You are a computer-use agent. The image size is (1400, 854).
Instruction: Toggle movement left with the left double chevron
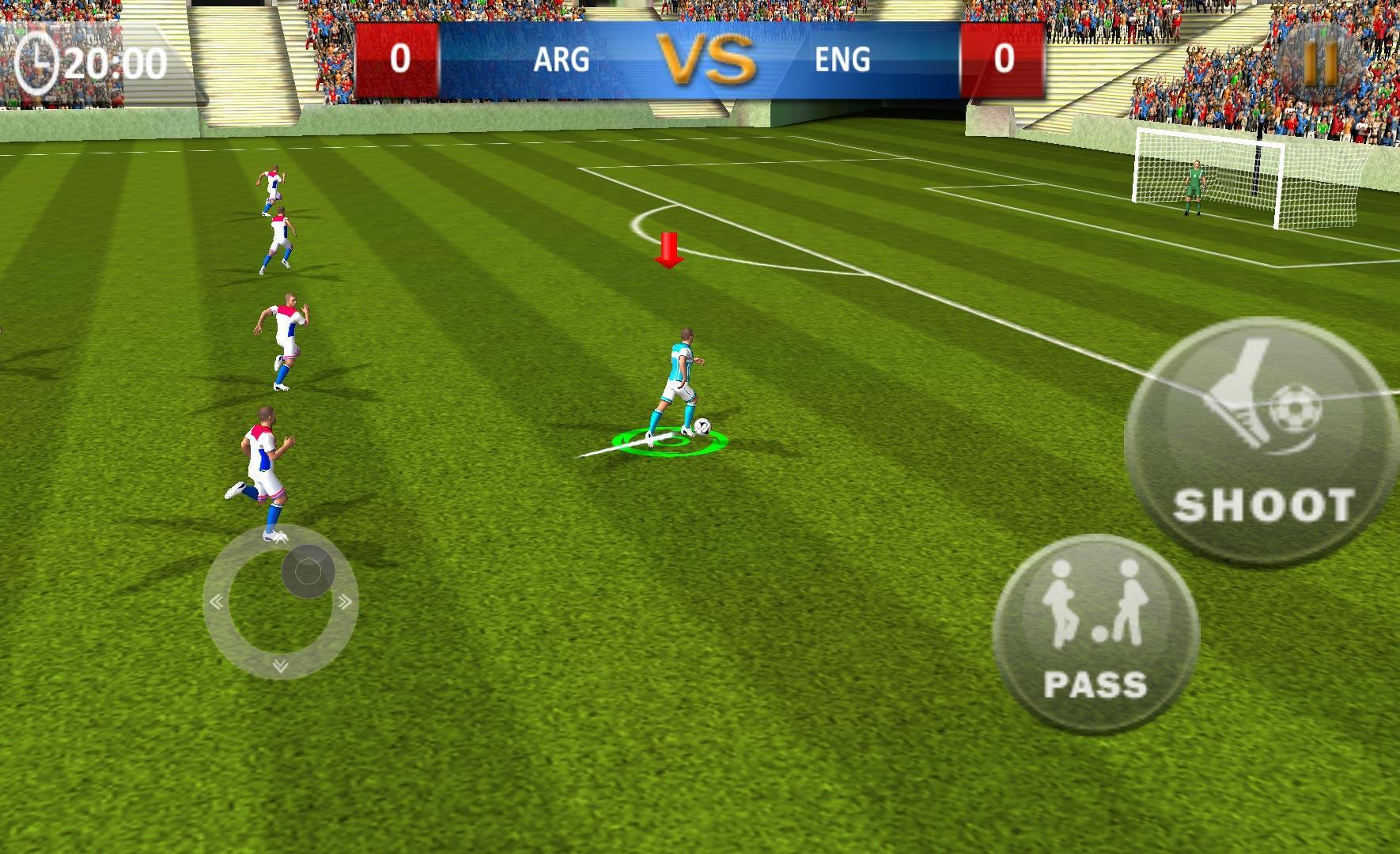[215, 601]
